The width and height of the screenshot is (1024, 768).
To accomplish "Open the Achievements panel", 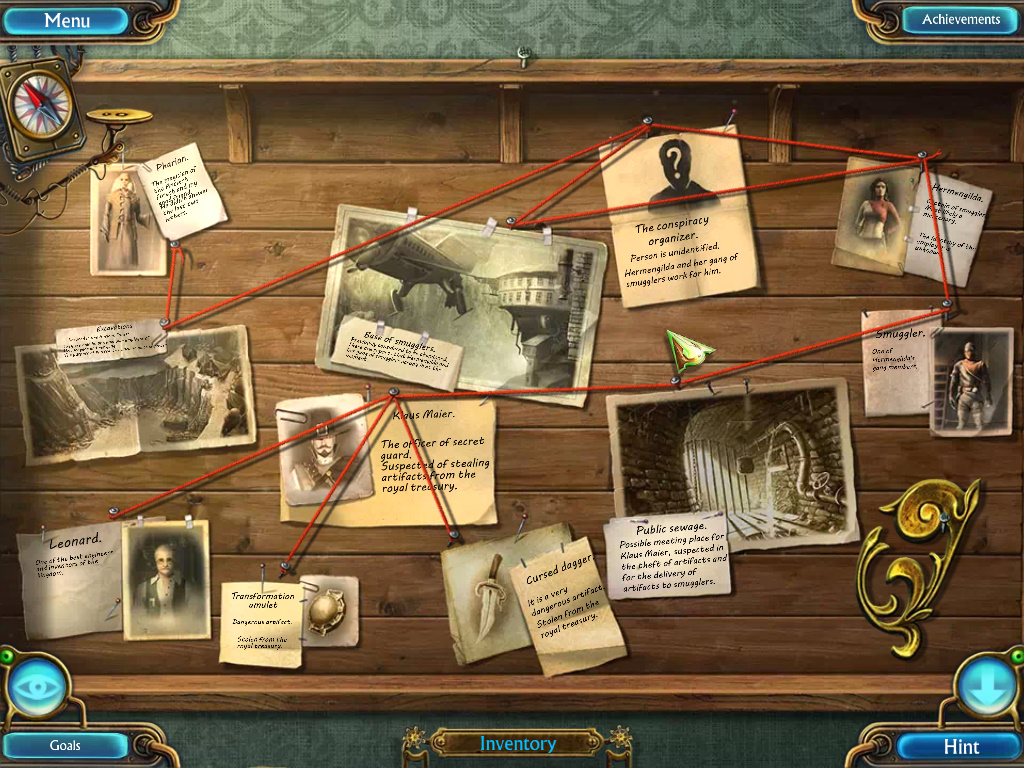I will 960,20.
